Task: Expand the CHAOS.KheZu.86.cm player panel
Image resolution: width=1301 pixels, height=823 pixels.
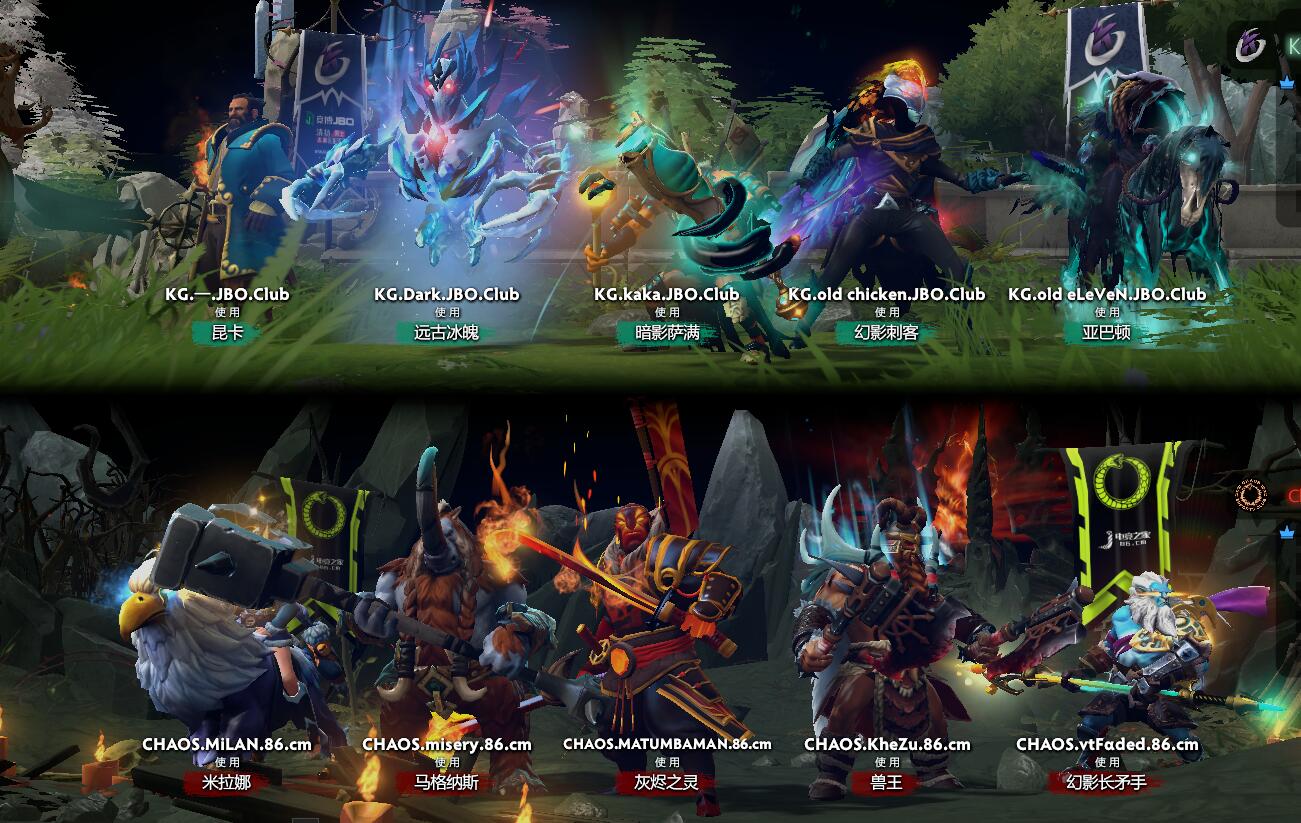Action: pyautogui.click(x=890, y=744)
